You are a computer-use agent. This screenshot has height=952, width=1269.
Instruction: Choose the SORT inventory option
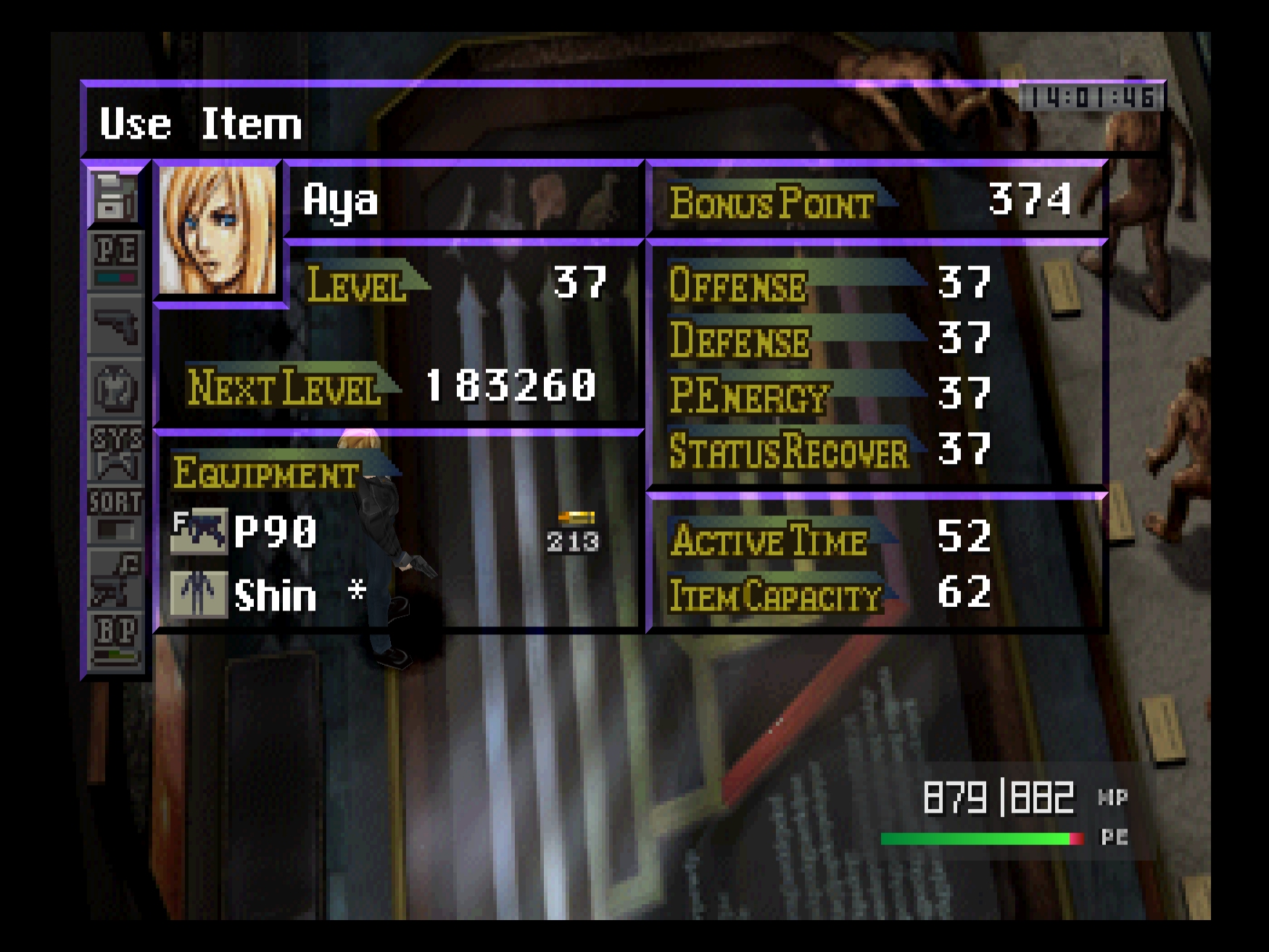click(115, 515)
